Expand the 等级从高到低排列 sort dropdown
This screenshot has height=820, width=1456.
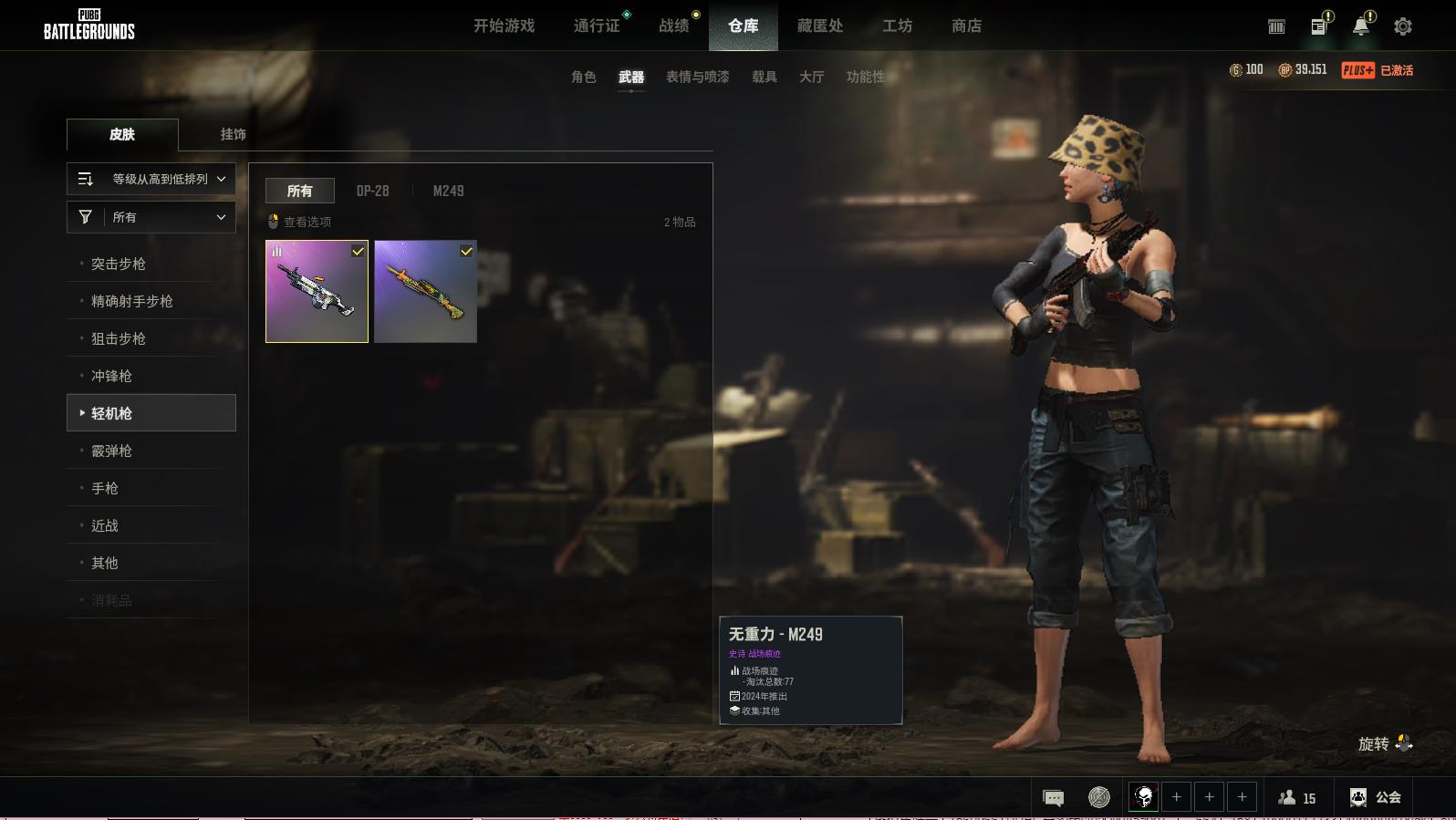point(151,179)
